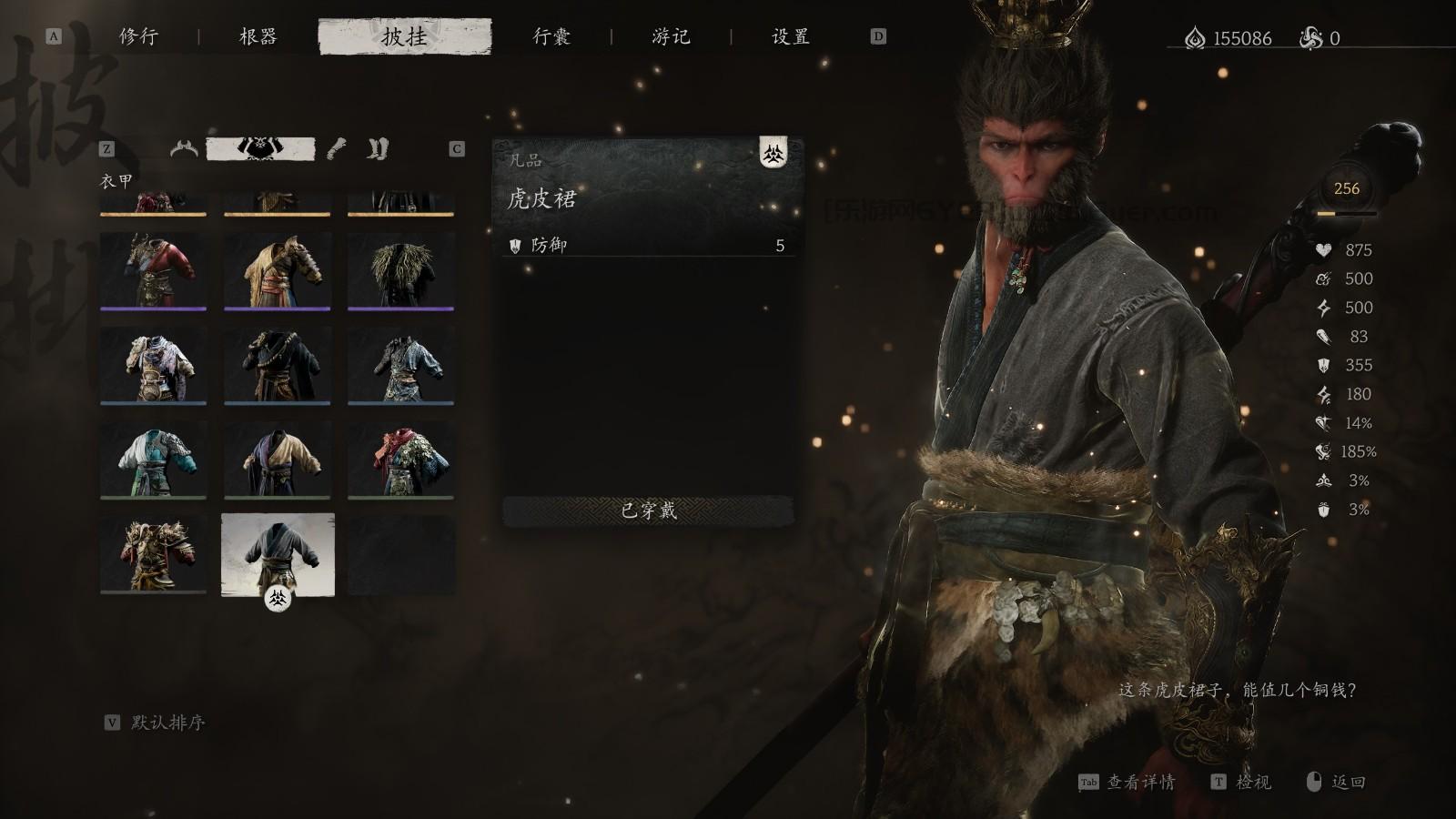This screenshot has width=1456, height=819.
Task: Open the 行囊 inventory tab
Action: 551,36
